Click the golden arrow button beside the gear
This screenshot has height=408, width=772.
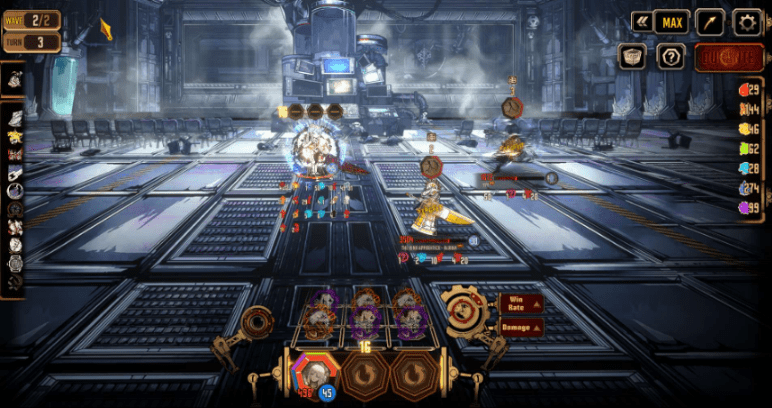coord(710,22)
